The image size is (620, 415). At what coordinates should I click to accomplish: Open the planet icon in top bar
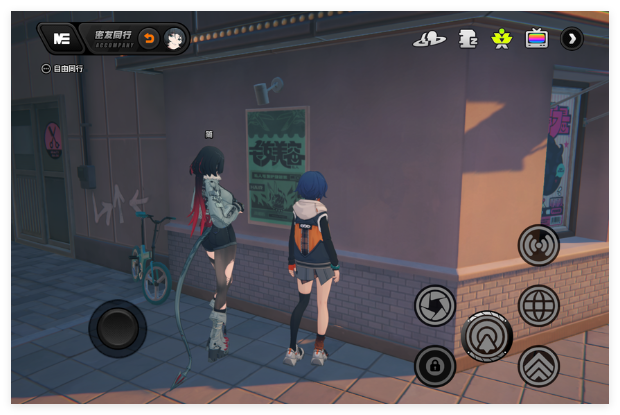429,39
